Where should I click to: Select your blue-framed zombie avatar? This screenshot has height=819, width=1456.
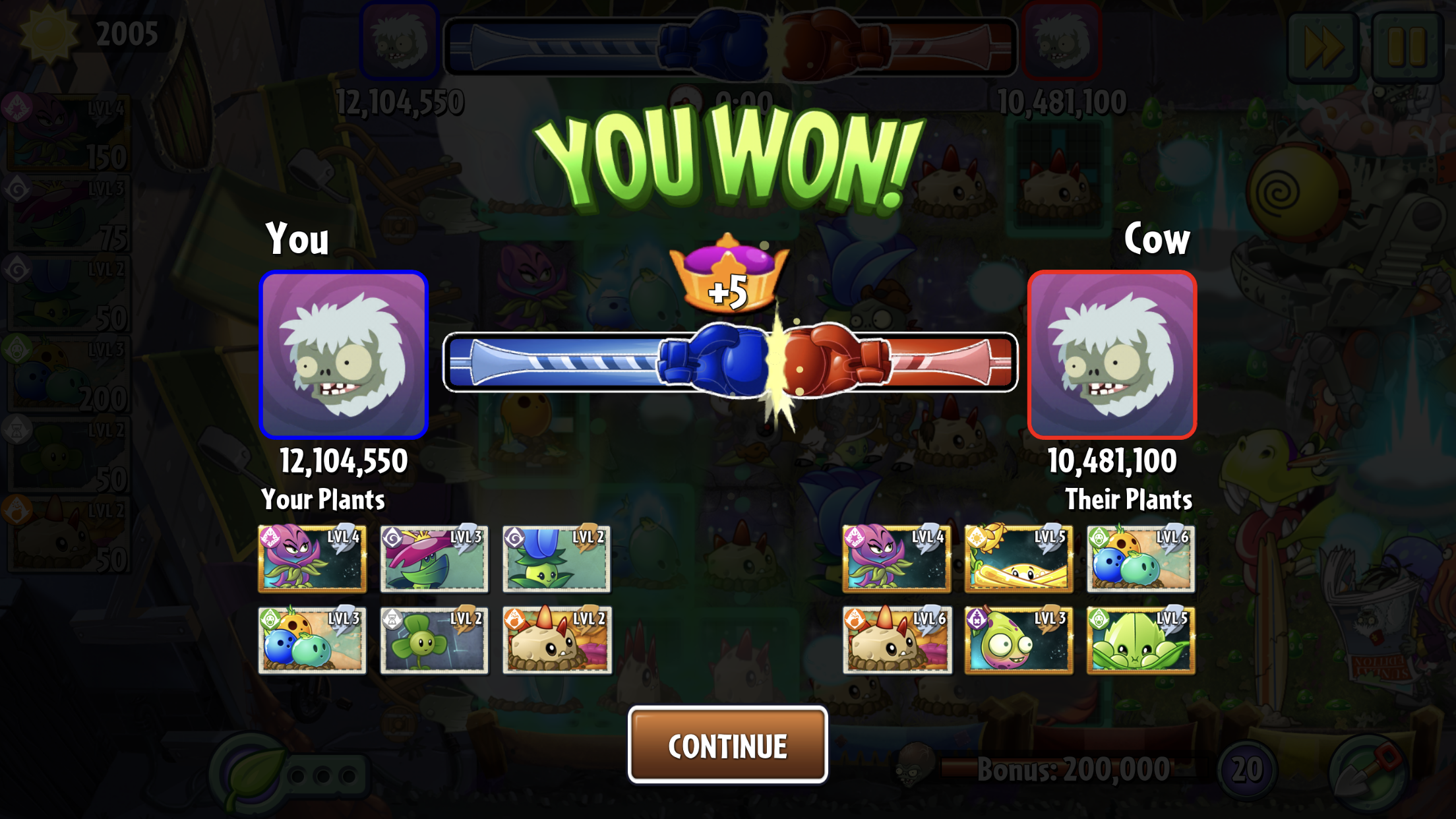click(x=344, y=355)
